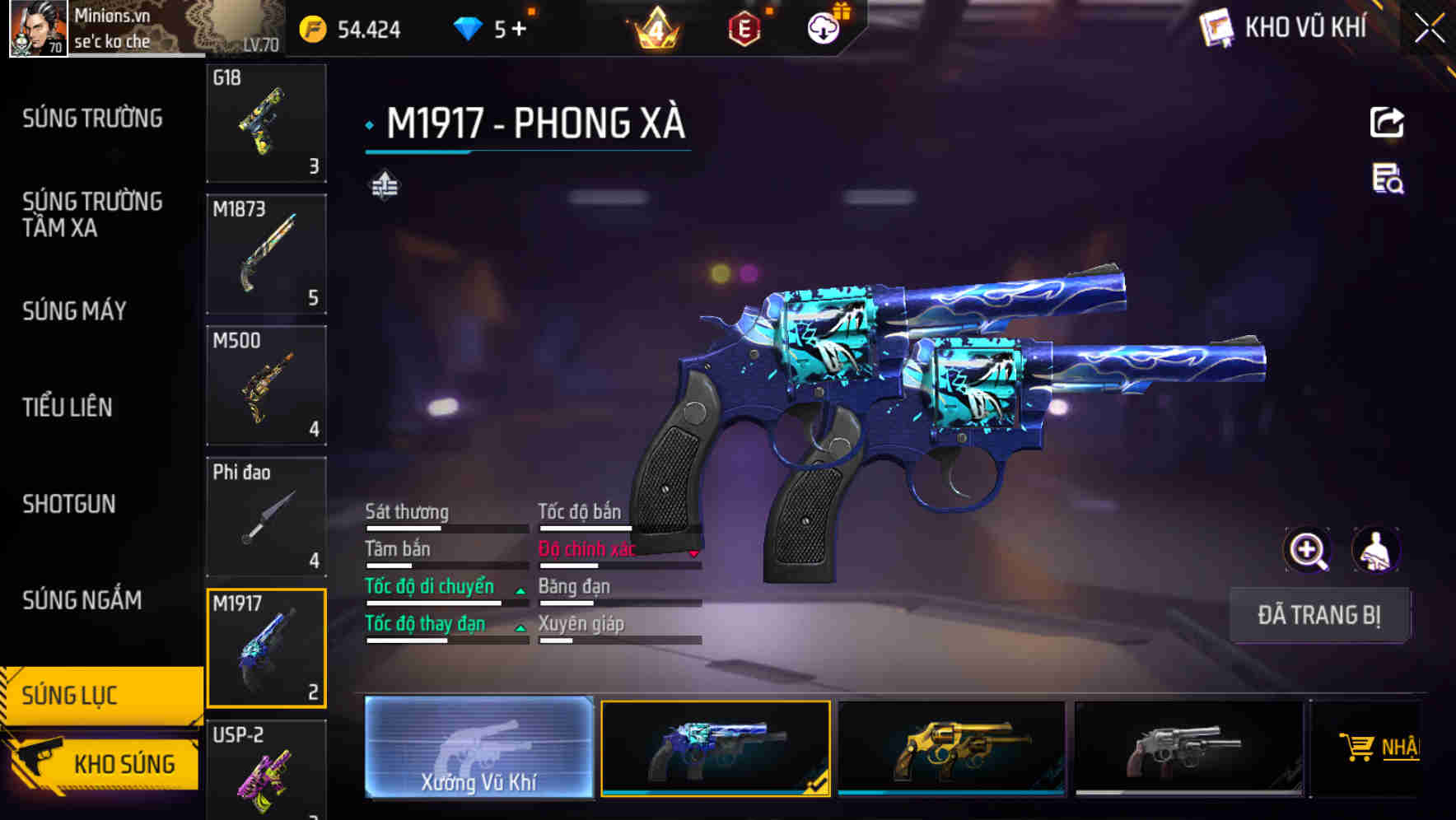This screenshot has width=1456, height=820.
Task: Open the SÚNG NGẮM category
Action: (x=81, y=601)
